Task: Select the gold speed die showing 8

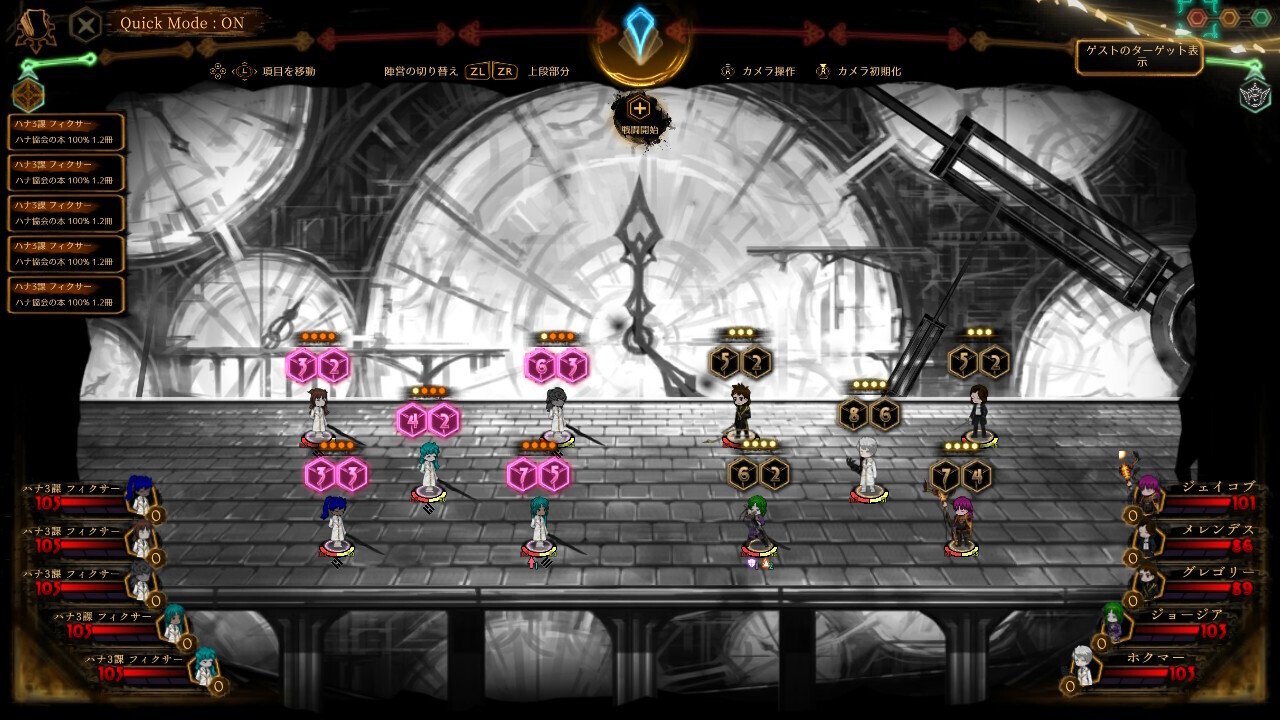Action: click(x=853, y=414)
